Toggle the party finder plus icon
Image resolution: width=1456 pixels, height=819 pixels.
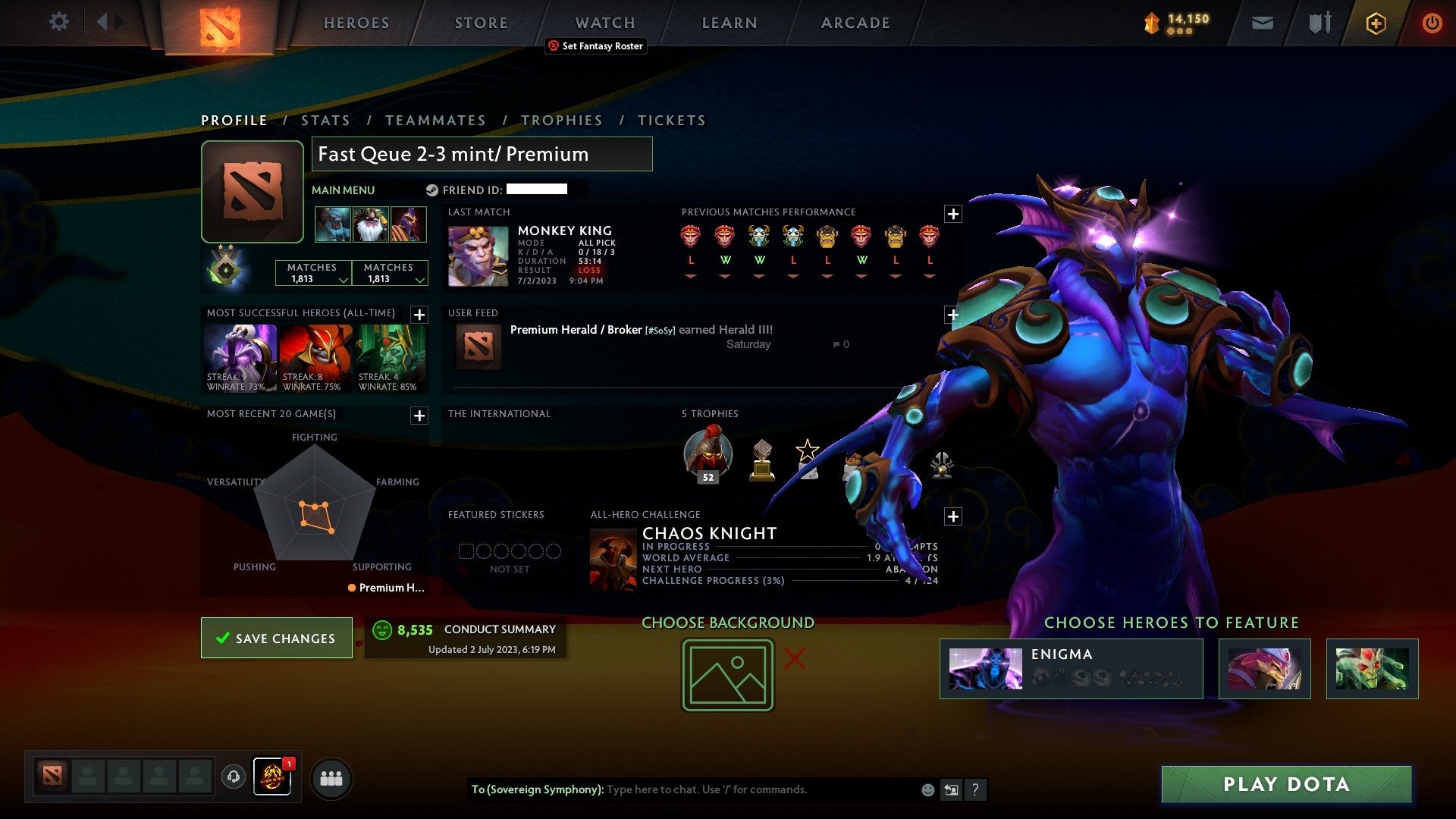pos(1375,23)
